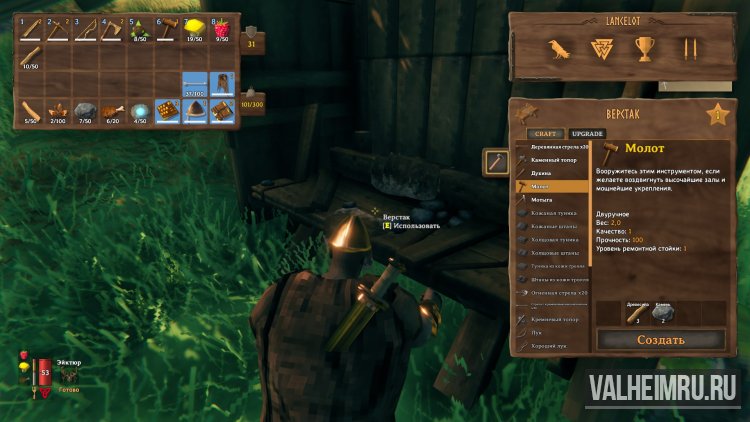Select the yellow honey item slot
The width and height of the screenshot is (750, 422).
coord(196,30)
